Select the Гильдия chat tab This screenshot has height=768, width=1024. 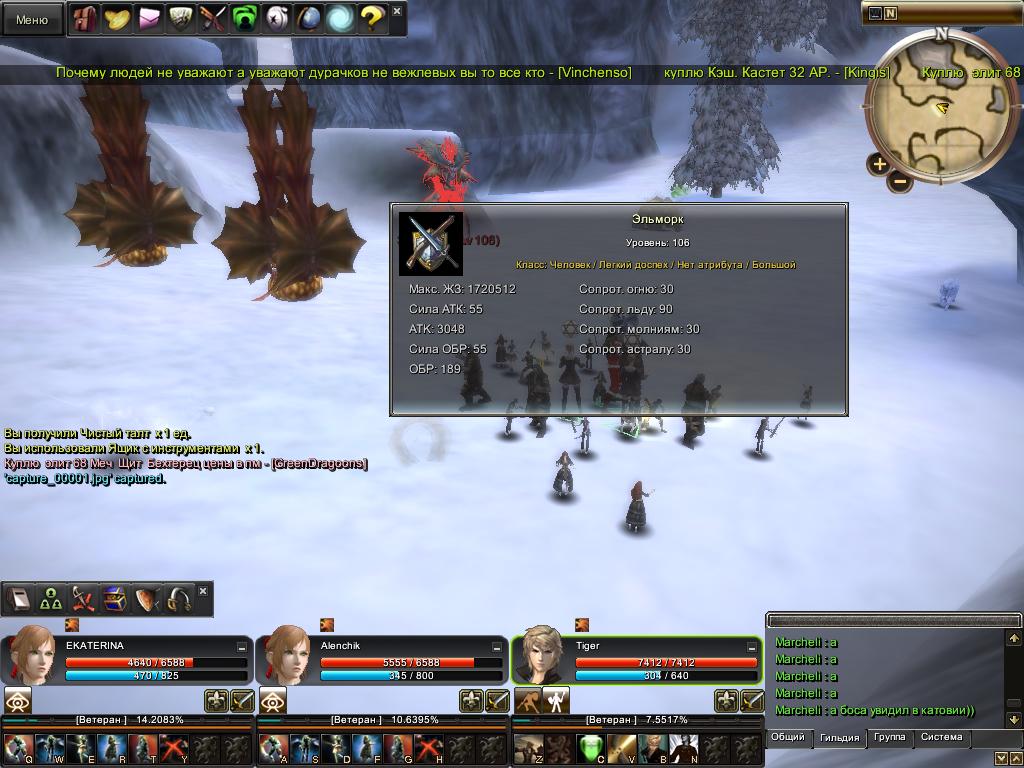(839, 738)
